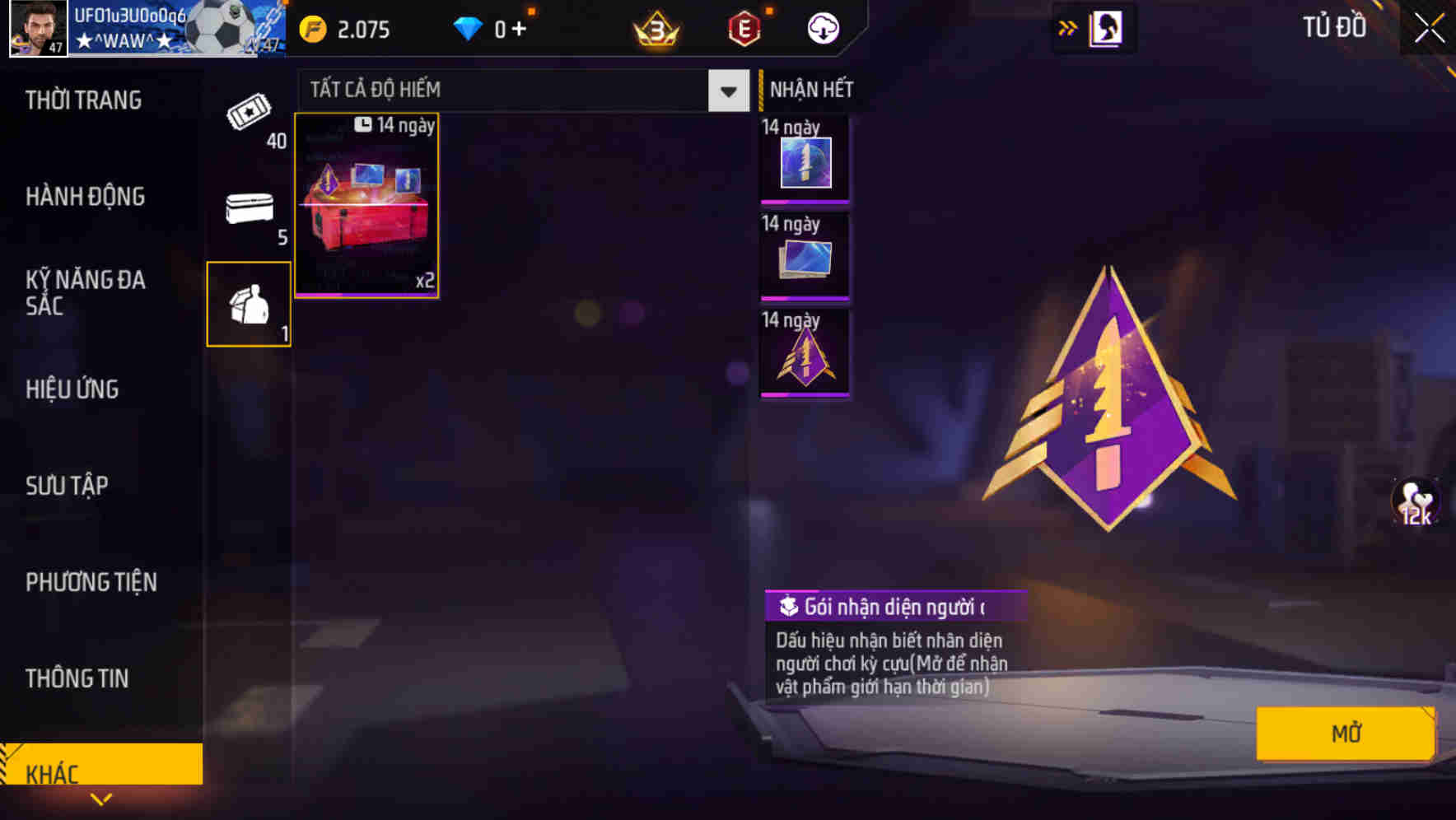Toggle the yellow double-chevron fast forward icon

point(1066,26)
